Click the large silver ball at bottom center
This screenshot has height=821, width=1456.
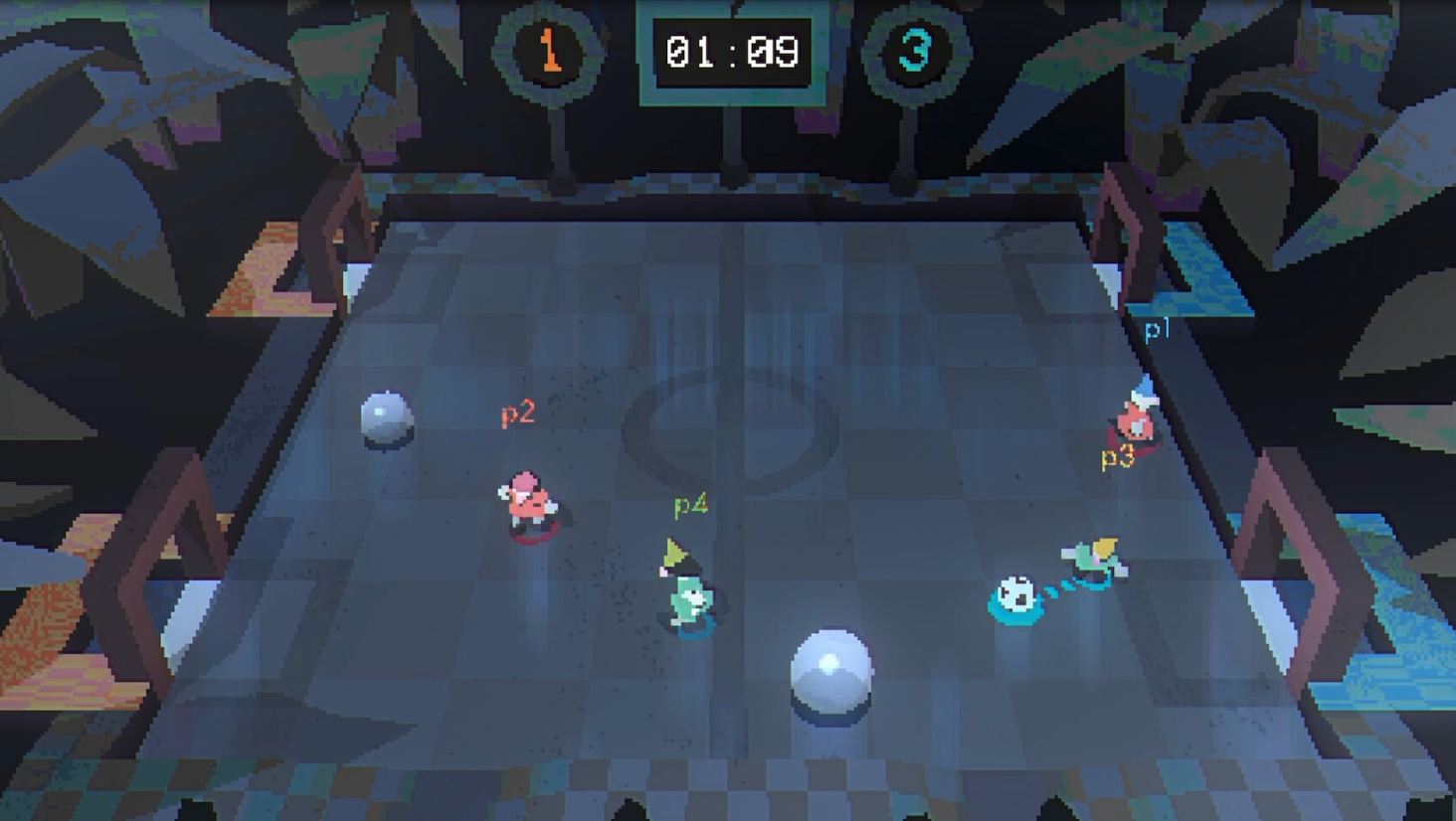831,676
